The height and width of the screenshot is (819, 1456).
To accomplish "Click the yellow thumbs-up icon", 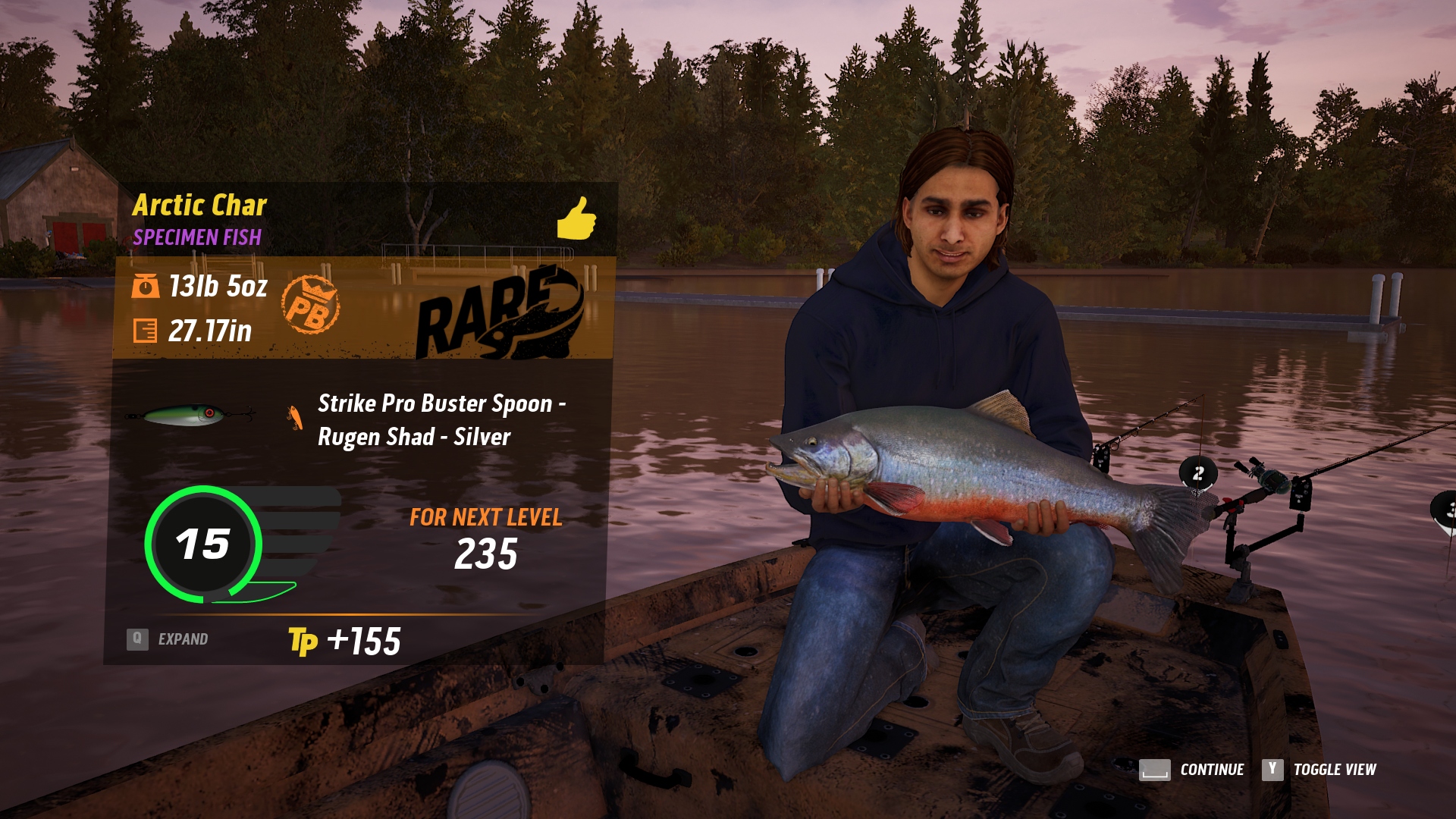I will click(x=576, y=219).
